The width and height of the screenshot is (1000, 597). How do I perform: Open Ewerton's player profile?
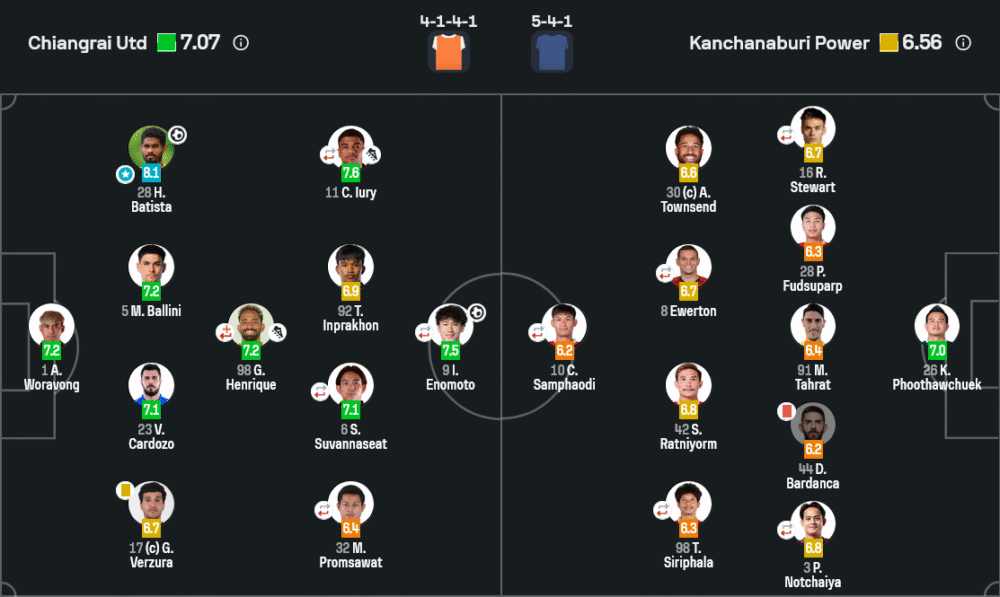click(688, 267)
